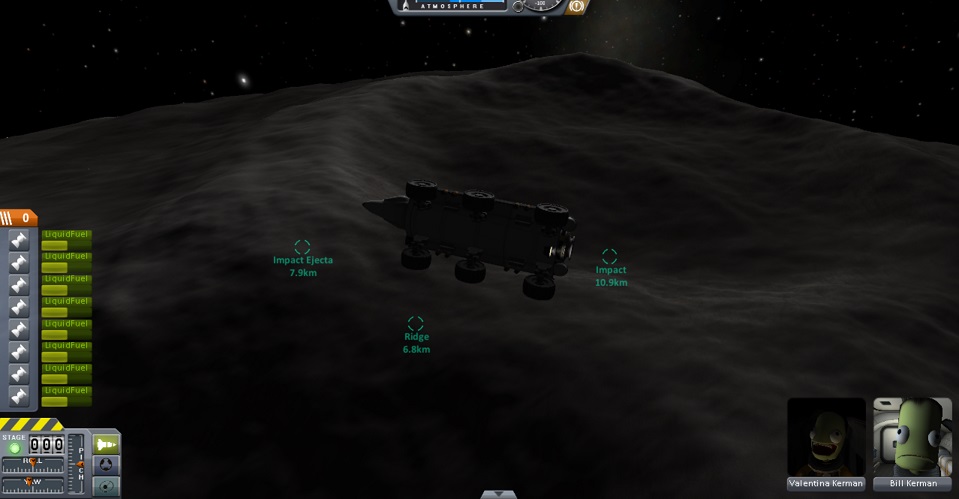The height and width of the screenshot is (499, 959).
Task: Toggle the brake warning icon at top
Action: coord(577,6)
